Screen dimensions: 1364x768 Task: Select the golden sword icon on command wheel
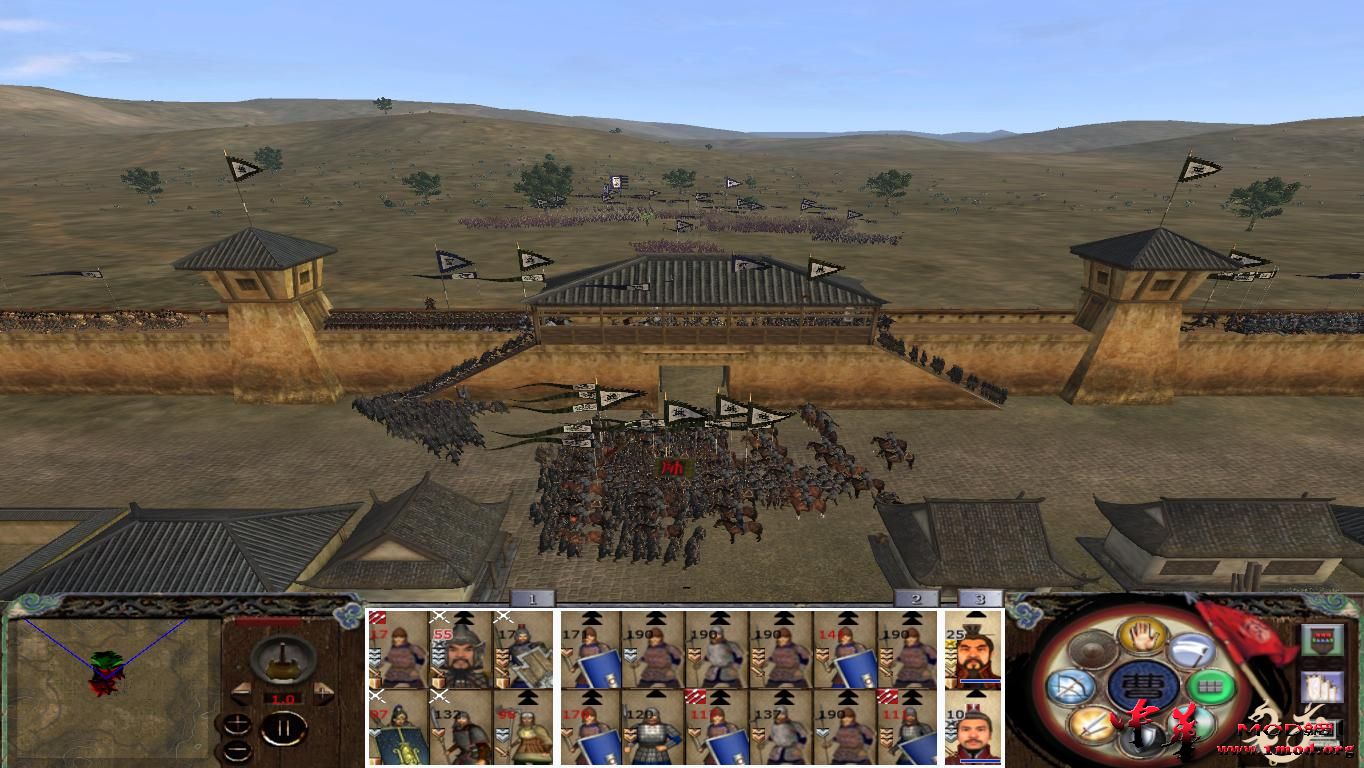(1092, 725)
